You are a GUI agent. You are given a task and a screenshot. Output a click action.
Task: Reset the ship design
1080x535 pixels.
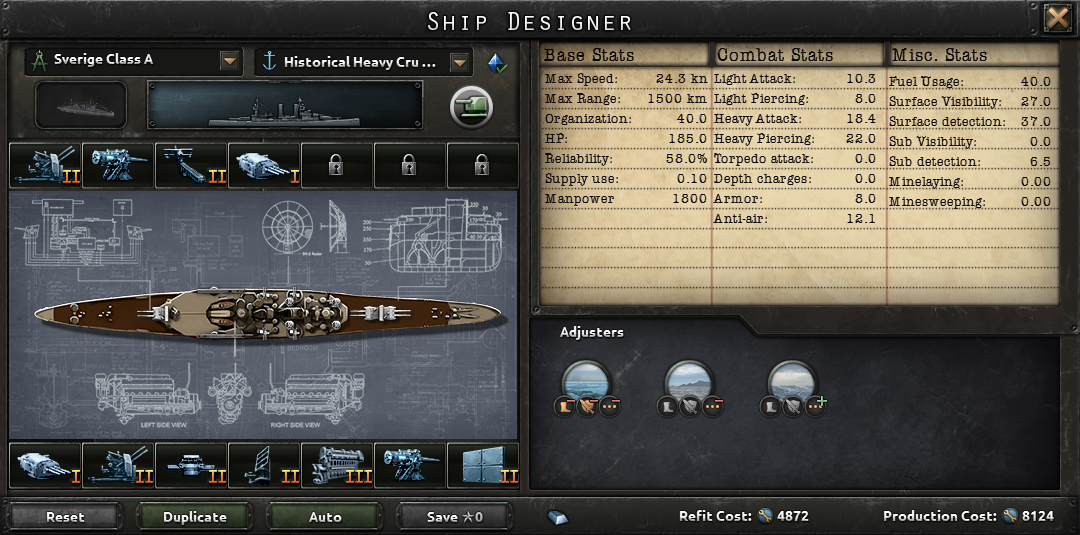[x=65, y=517]
